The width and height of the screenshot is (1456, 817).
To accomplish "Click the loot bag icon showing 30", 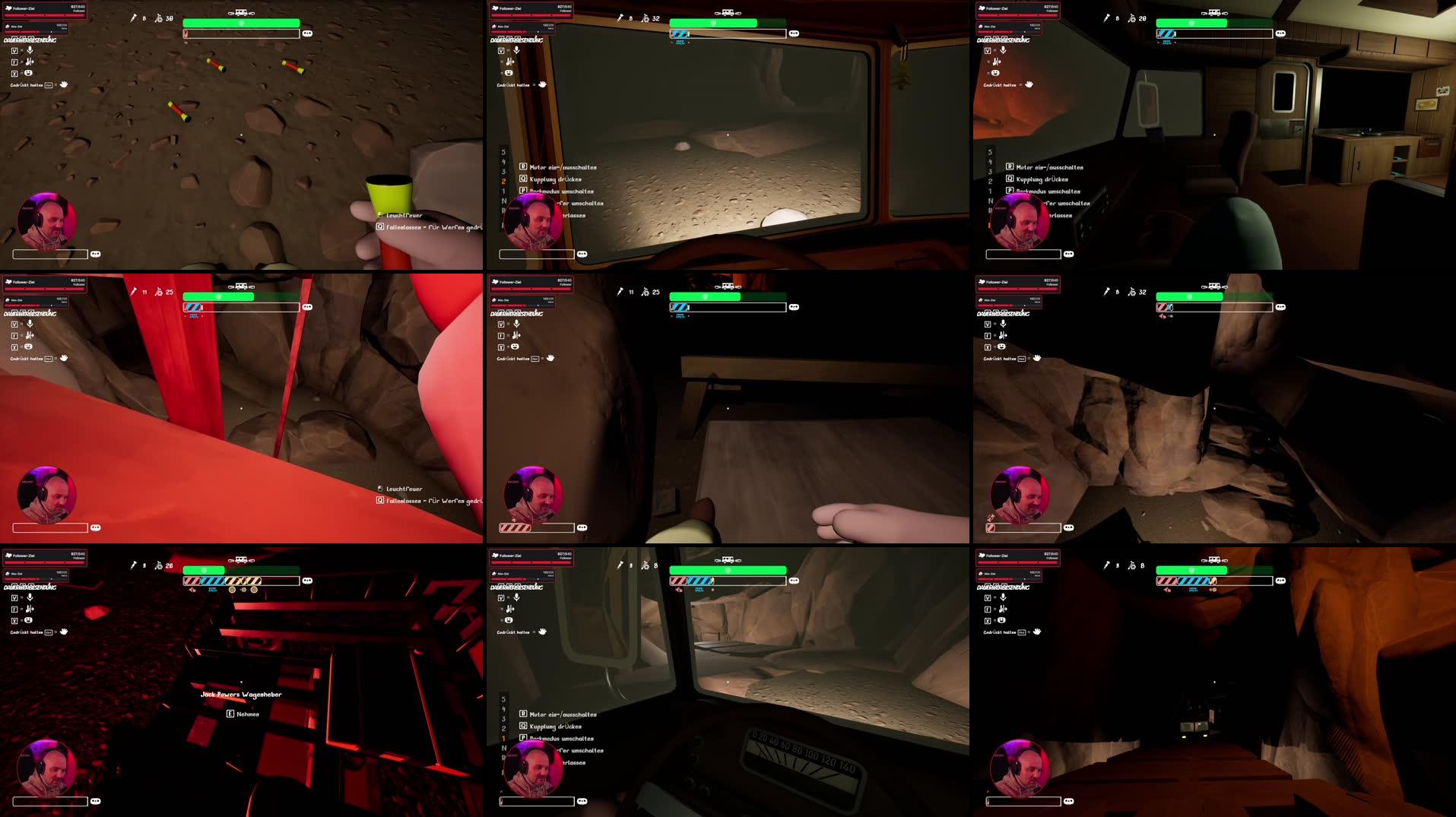I will tap(160, 17).
